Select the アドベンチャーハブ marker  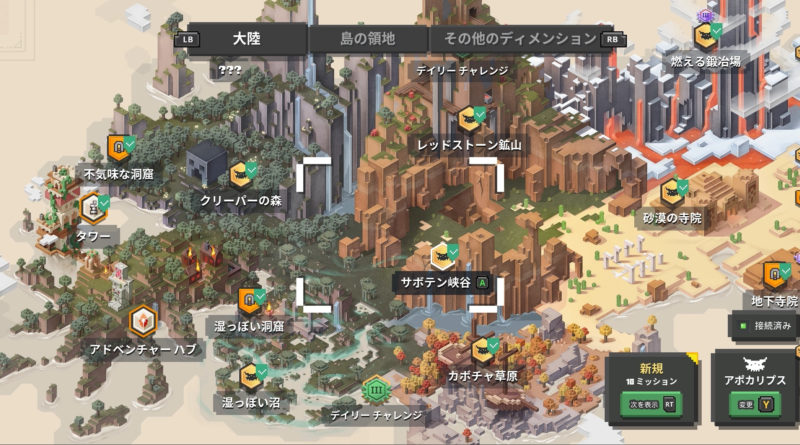point(143,322)
